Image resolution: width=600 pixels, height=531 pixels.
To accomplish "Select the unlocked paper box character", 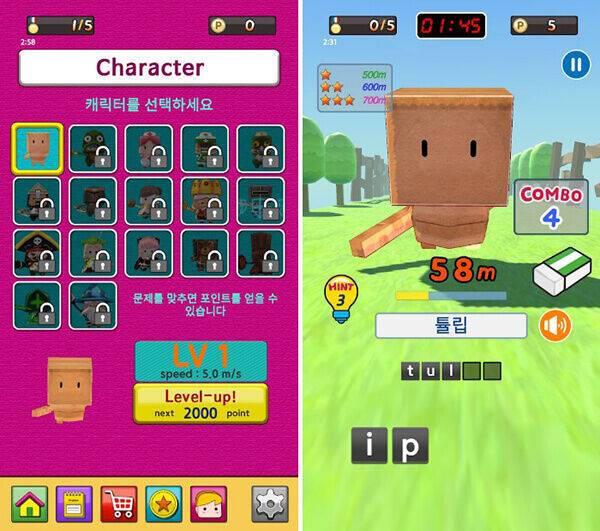I will point(38,148).
